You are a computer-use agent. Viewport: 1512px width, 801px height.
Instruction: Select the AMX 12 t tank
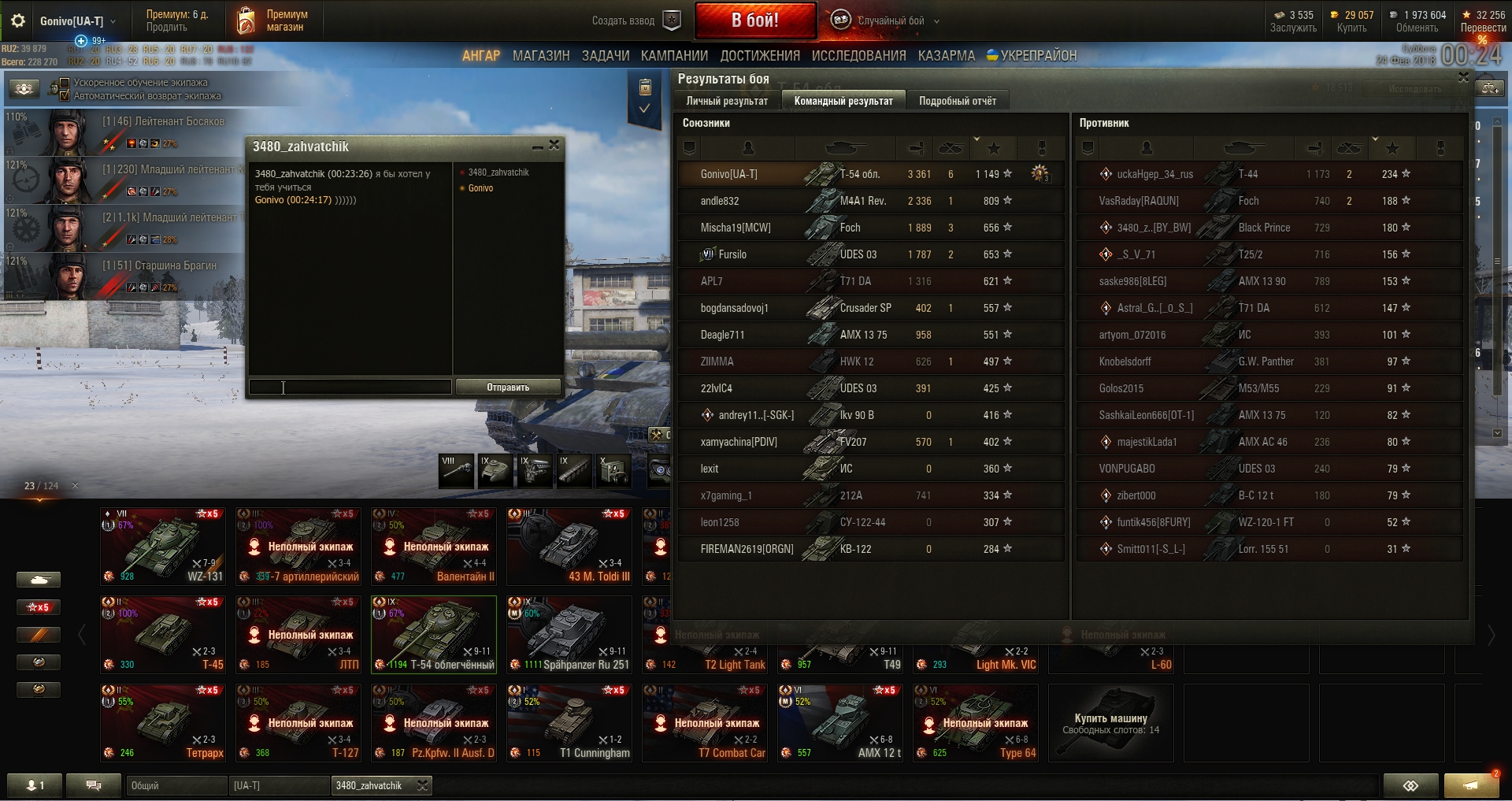click(839, 721)
